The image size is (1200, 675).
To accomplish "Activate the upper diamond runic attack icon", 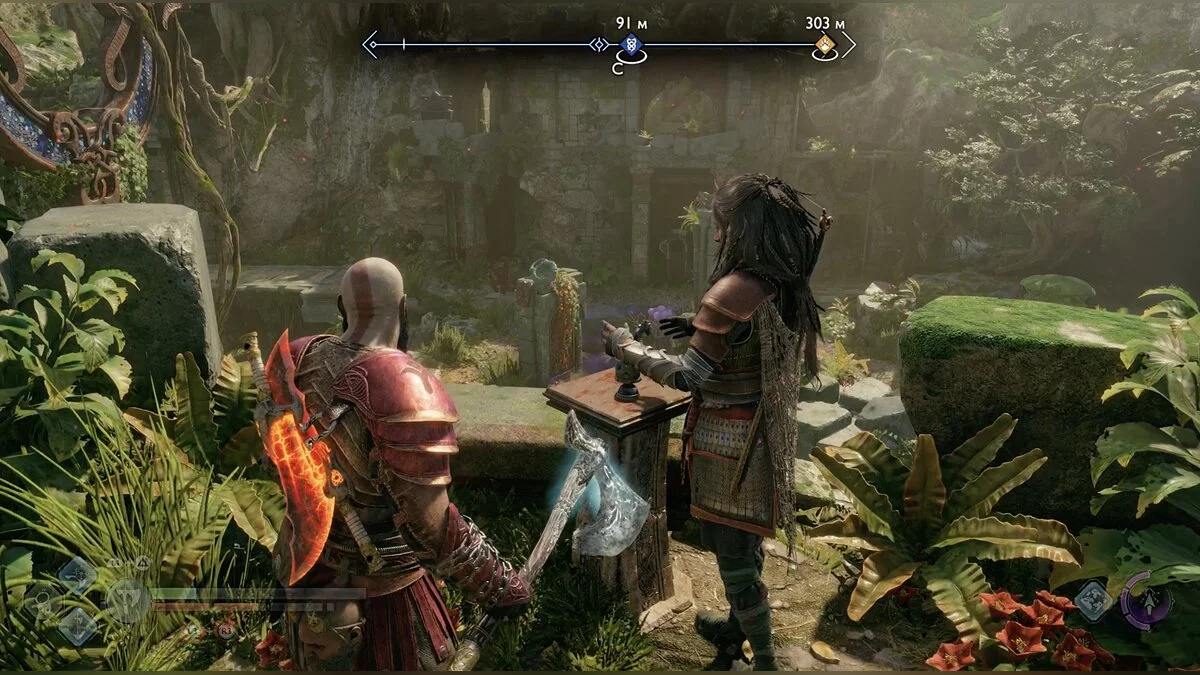I will 77,575.
